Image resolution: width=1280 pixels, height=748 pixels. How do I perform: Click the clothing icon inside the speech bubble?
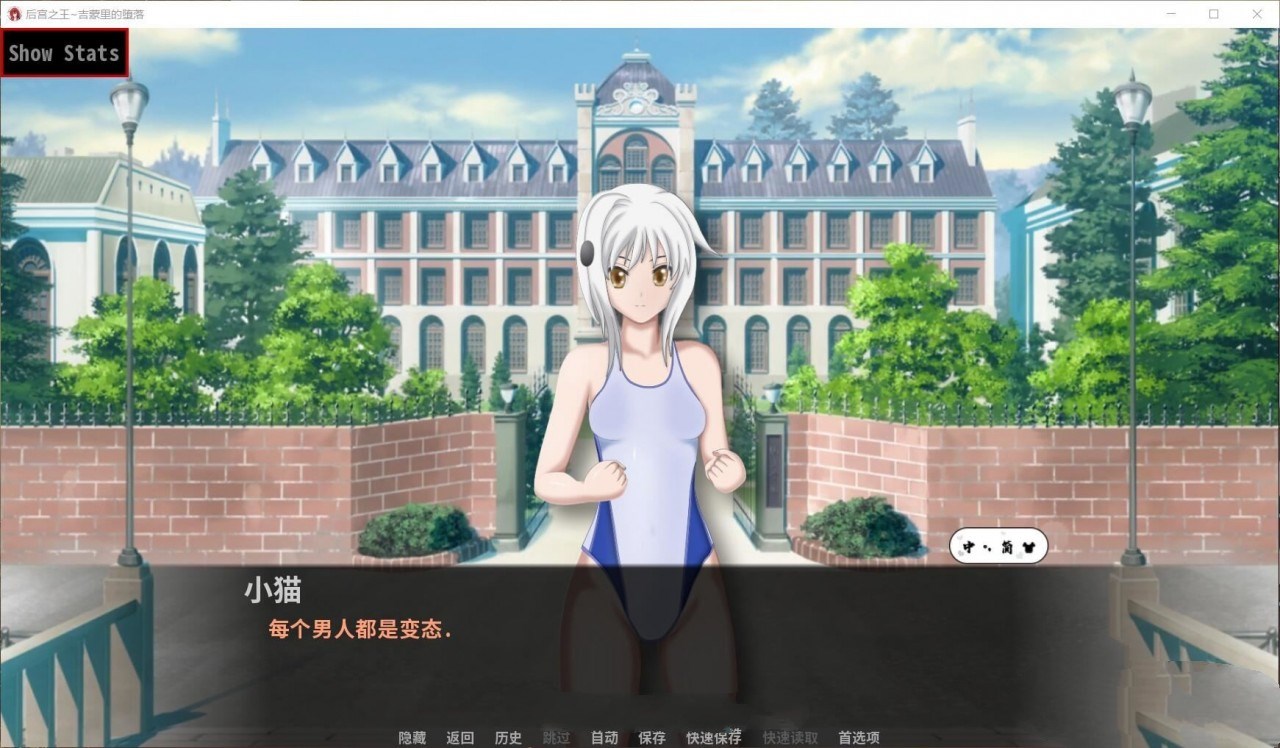point(1029,547)
